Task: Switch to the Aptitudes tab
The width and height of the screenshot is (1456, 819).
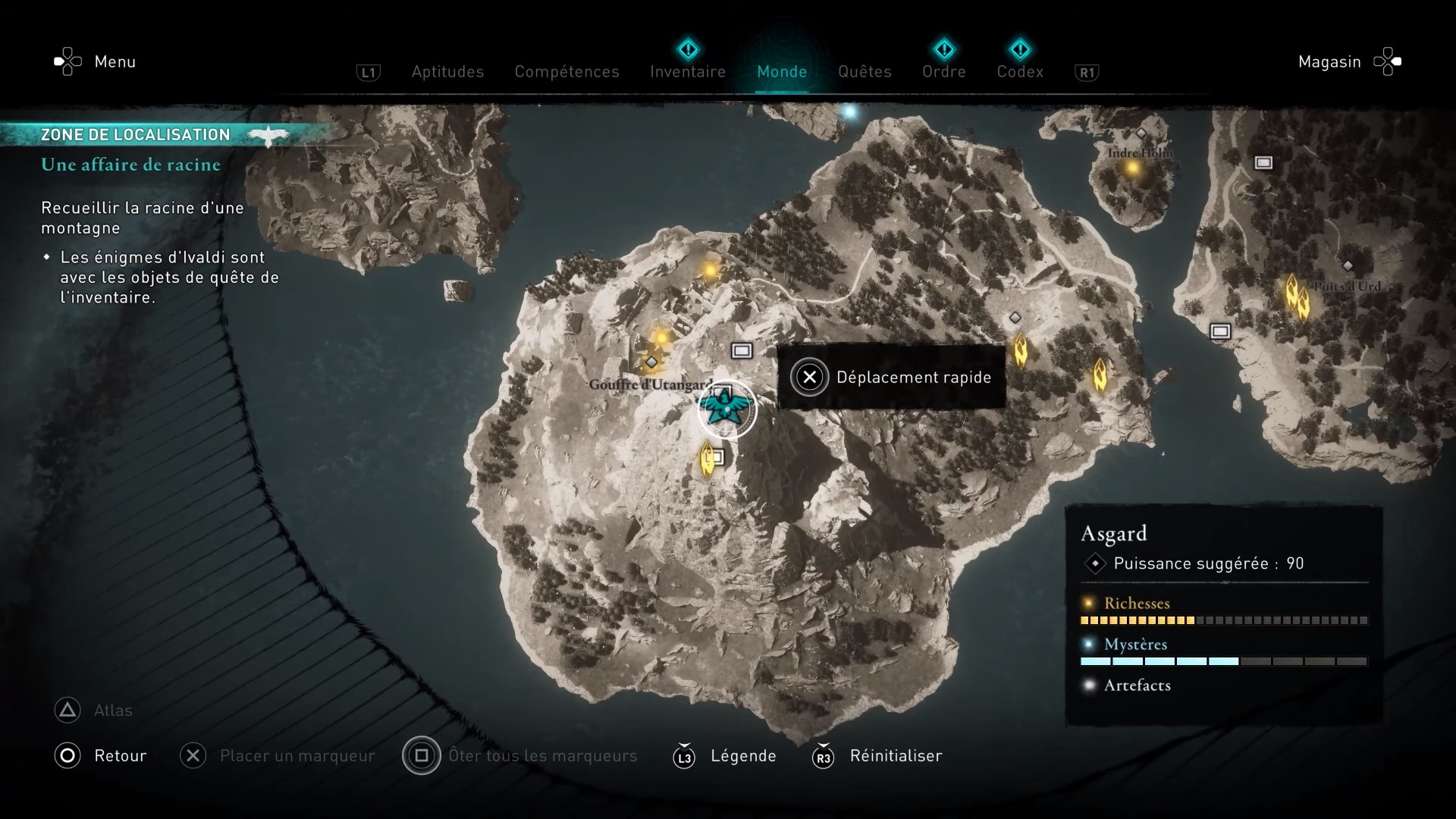Action: click(447, 71)
